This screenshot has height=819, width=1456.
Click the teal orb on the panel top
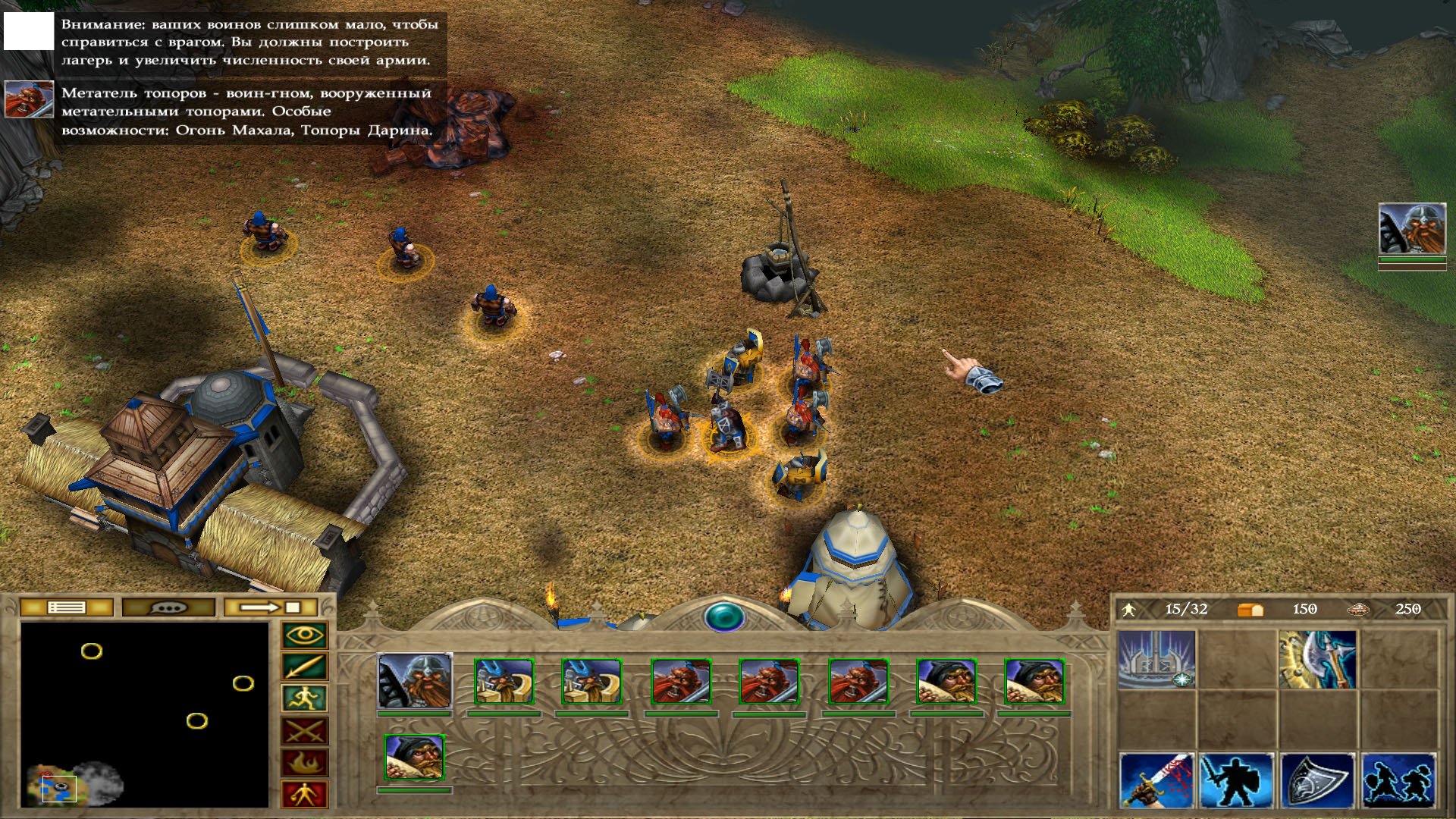pos(724,617)
